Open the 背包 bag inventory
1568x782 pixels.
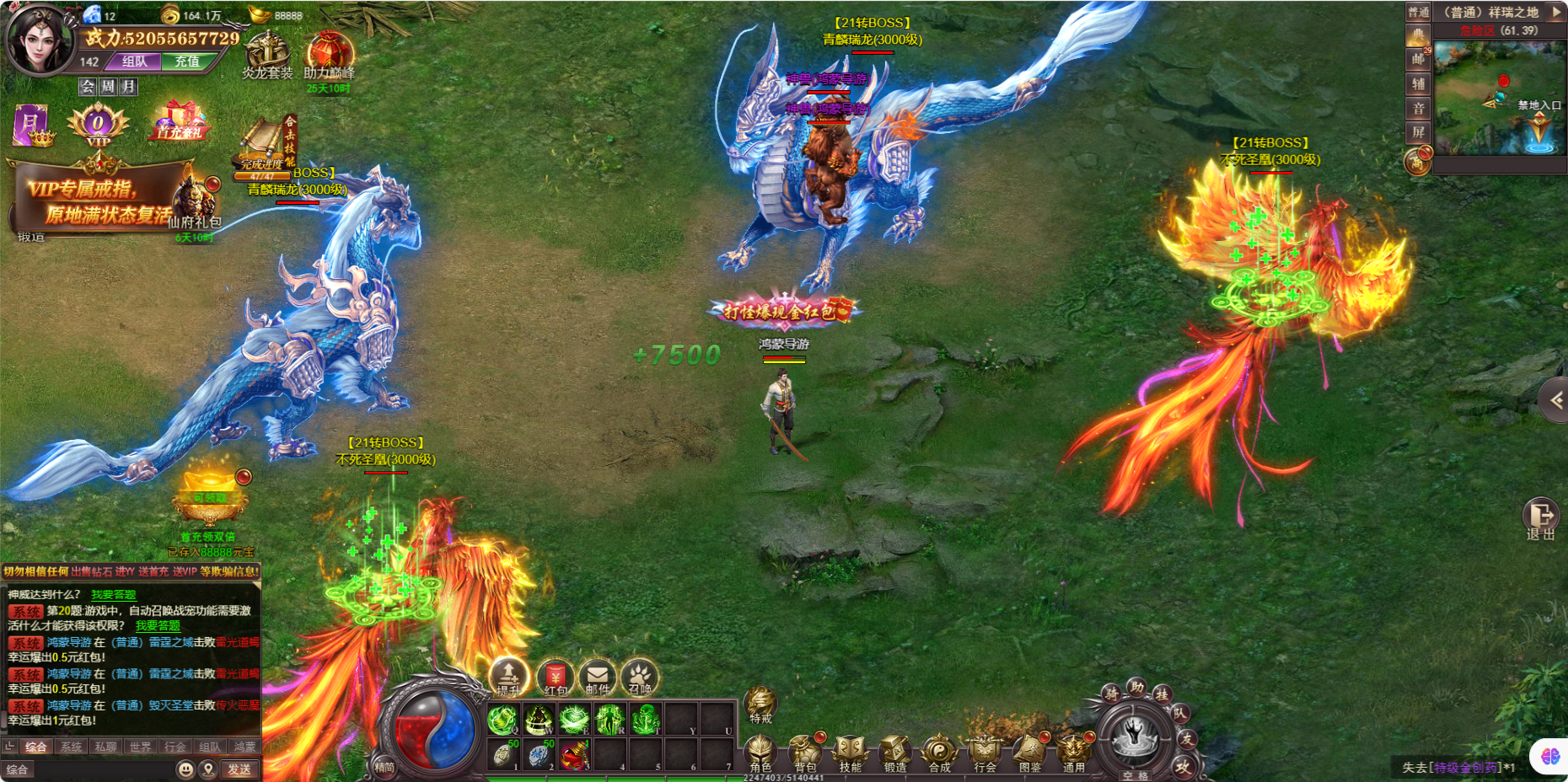804,752
